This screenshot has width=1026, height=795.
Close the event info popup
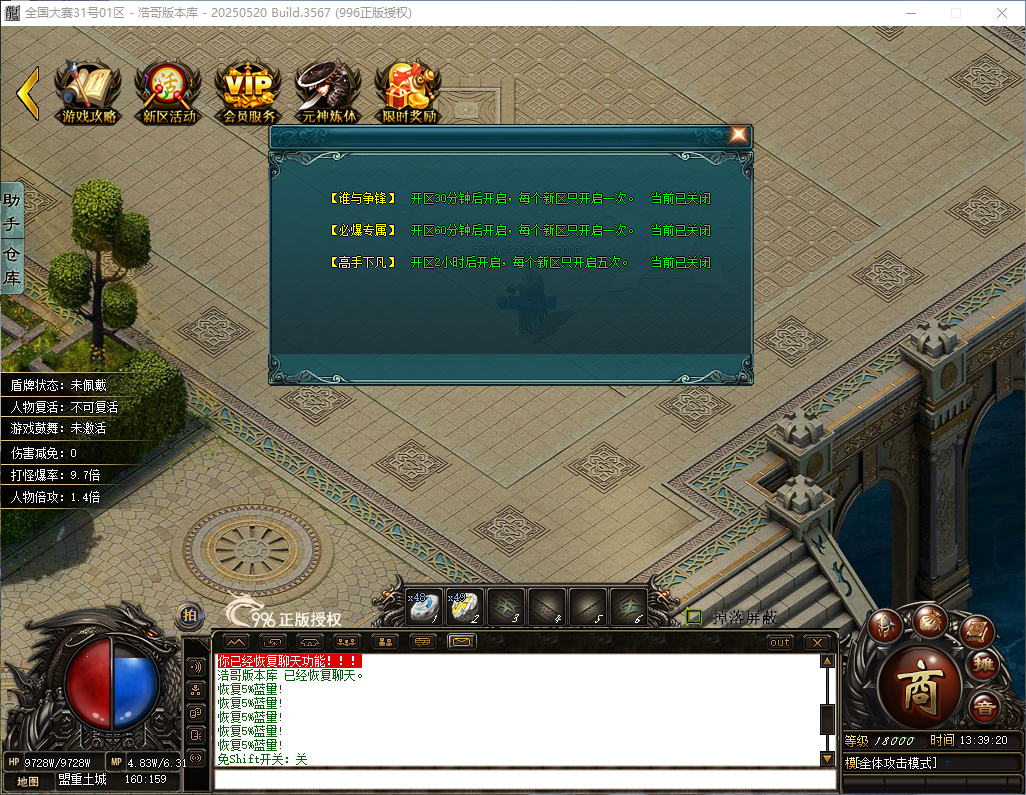click(738, 135)
